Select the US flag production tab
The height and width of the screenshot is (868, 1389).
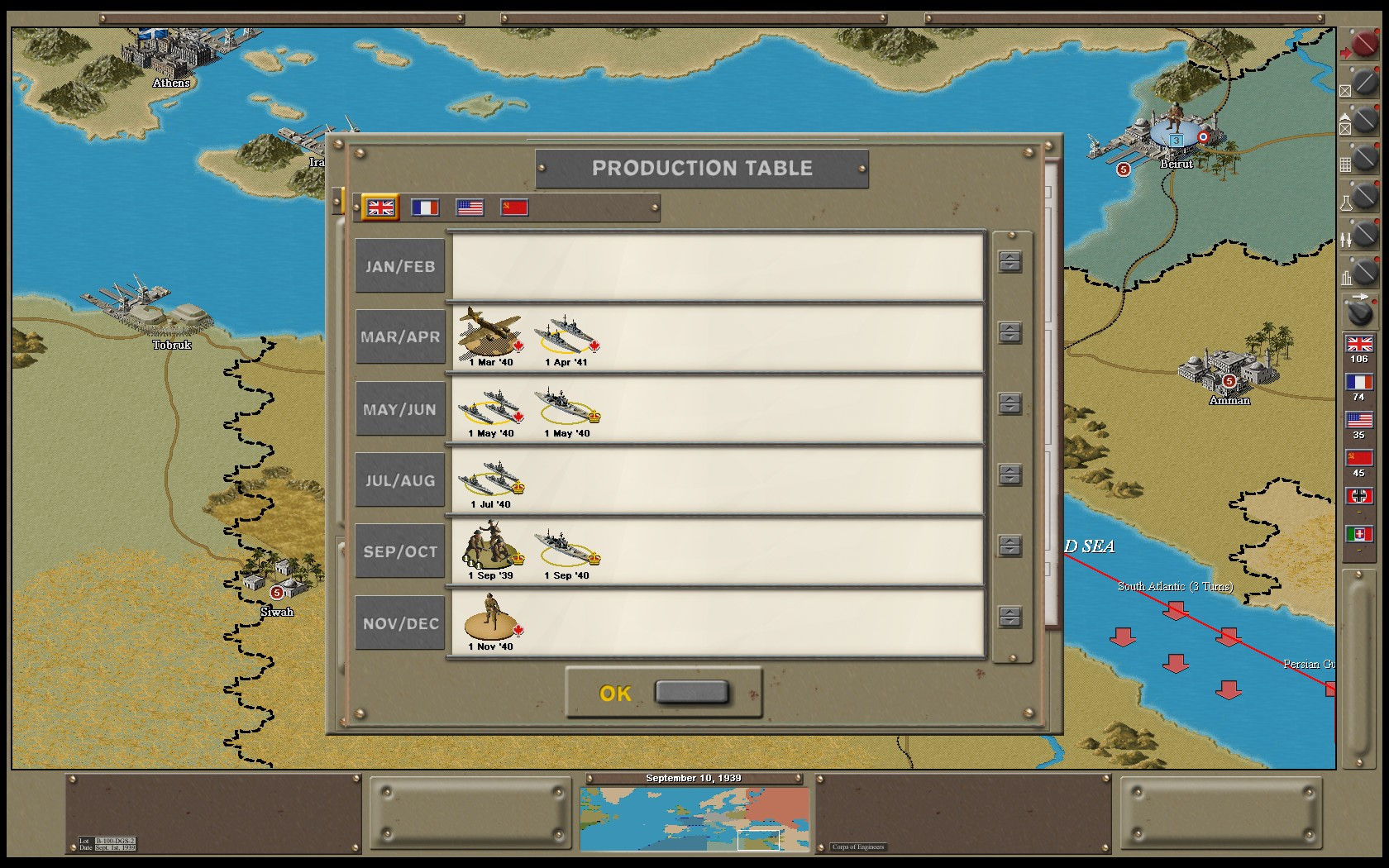click(470, 207)
